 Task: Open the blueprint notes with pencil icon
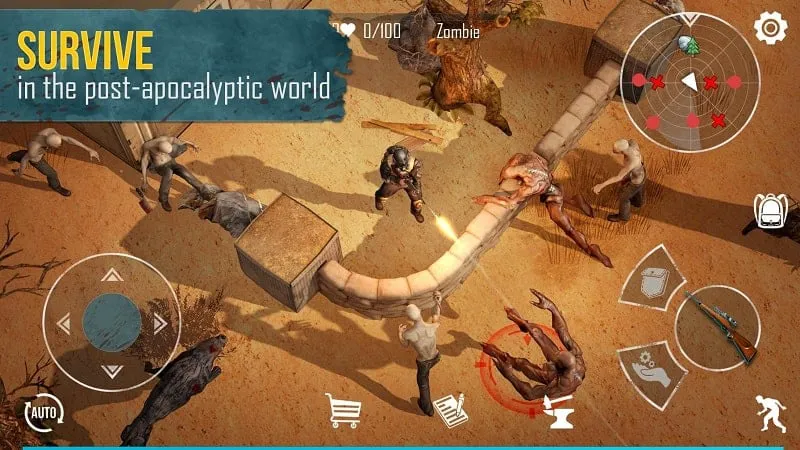(x=451, y=411)
